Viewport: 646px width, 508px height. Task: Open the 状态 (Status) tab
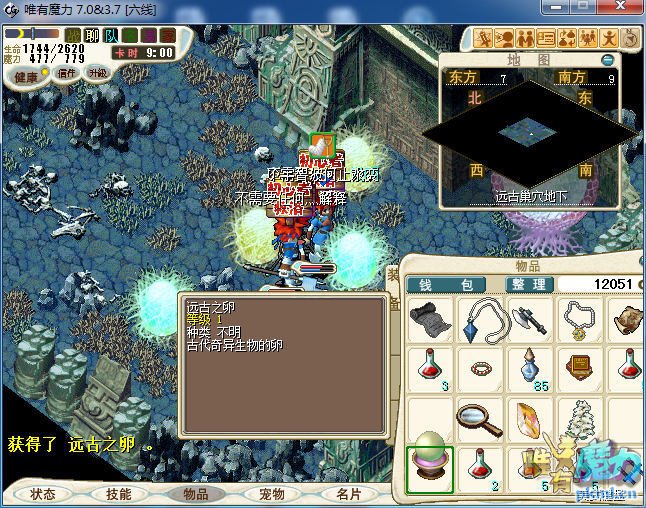click(x=43, y=493)
